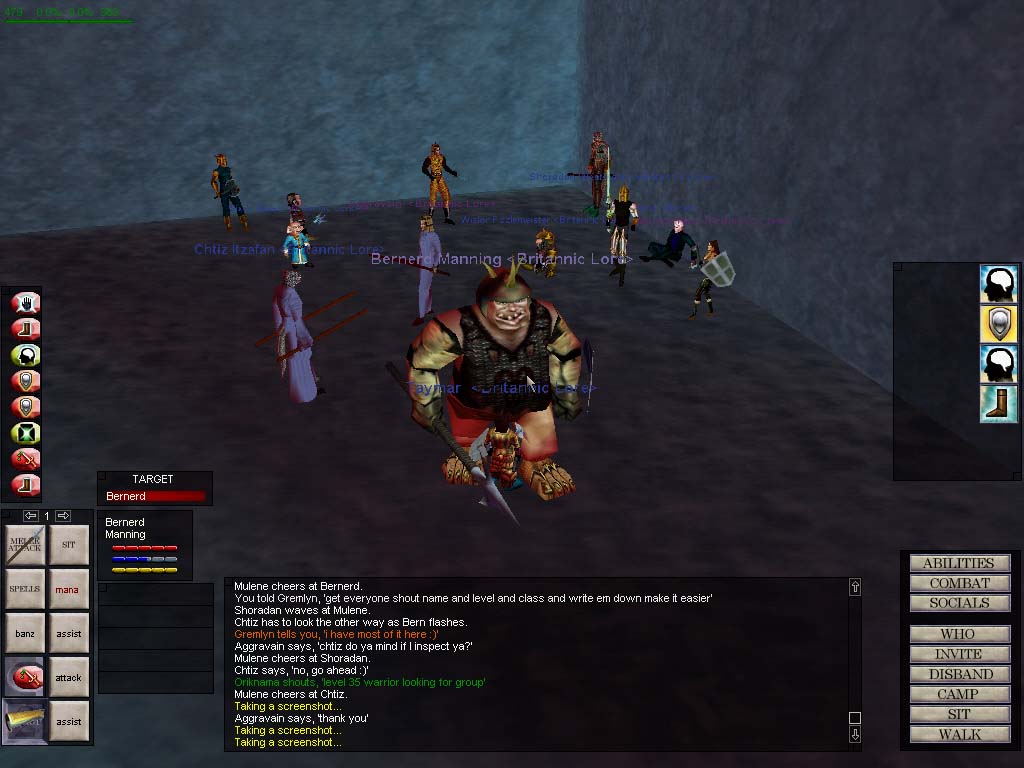Open the Abilities page

(x=959, y=563)
